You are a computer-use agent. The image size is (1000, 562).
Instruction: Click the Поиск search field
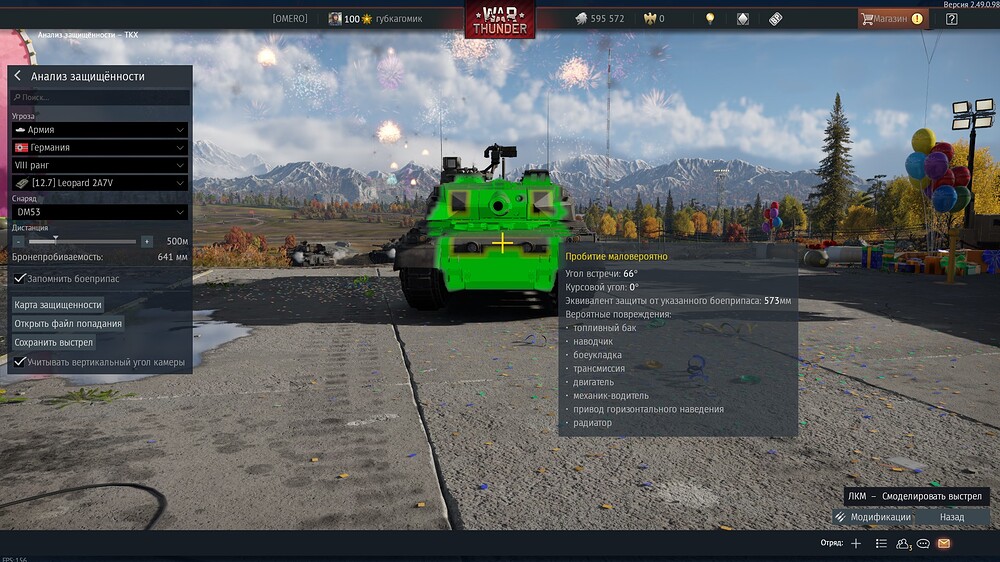[99, 98]
